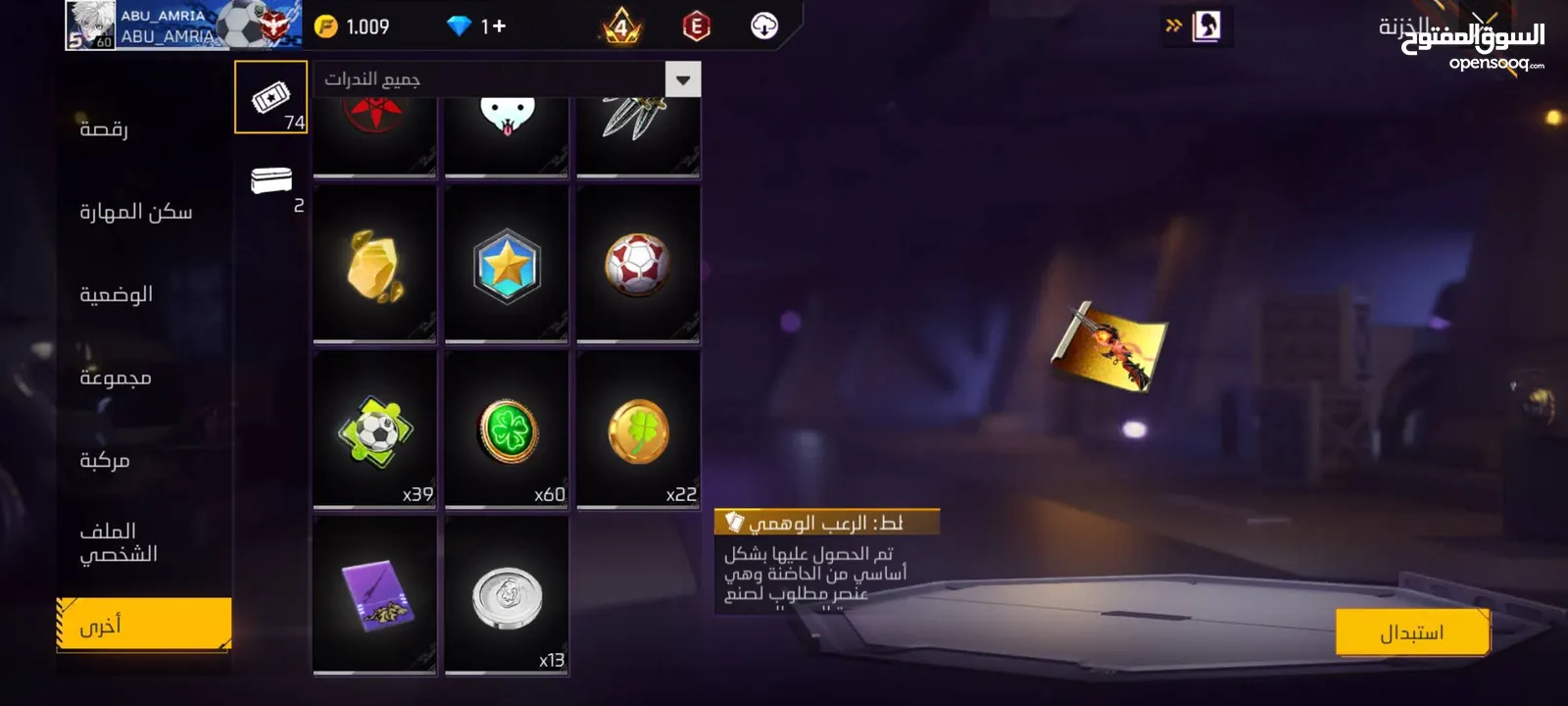1568x706 pixels.
Task: Select the purple blueprint card item
Action: 374,595
